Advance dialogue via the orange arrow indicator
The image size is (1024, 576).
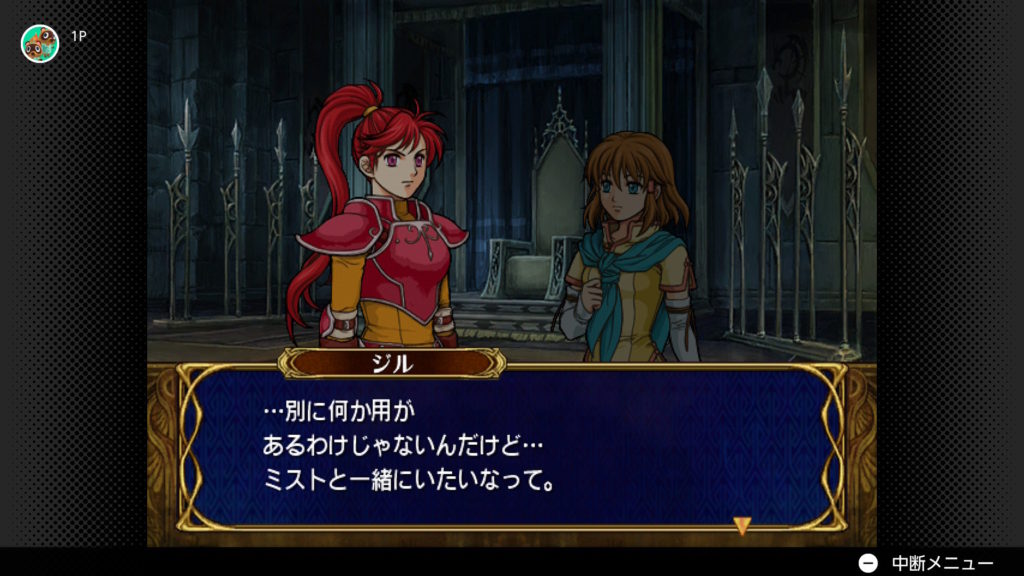pyautogui.click(x=741, y=525)
